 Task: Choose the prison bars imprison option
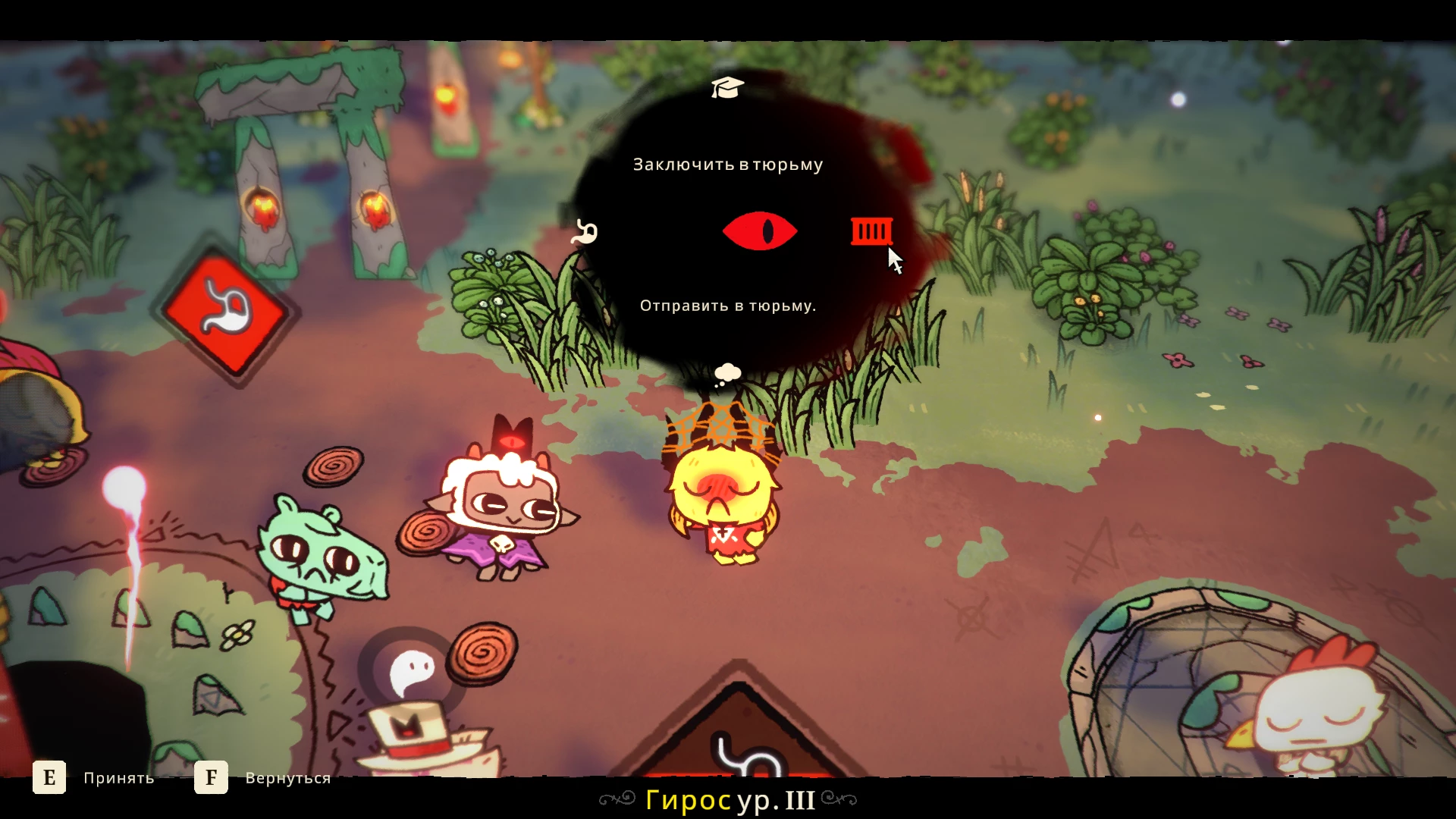(x=871, y=231)
